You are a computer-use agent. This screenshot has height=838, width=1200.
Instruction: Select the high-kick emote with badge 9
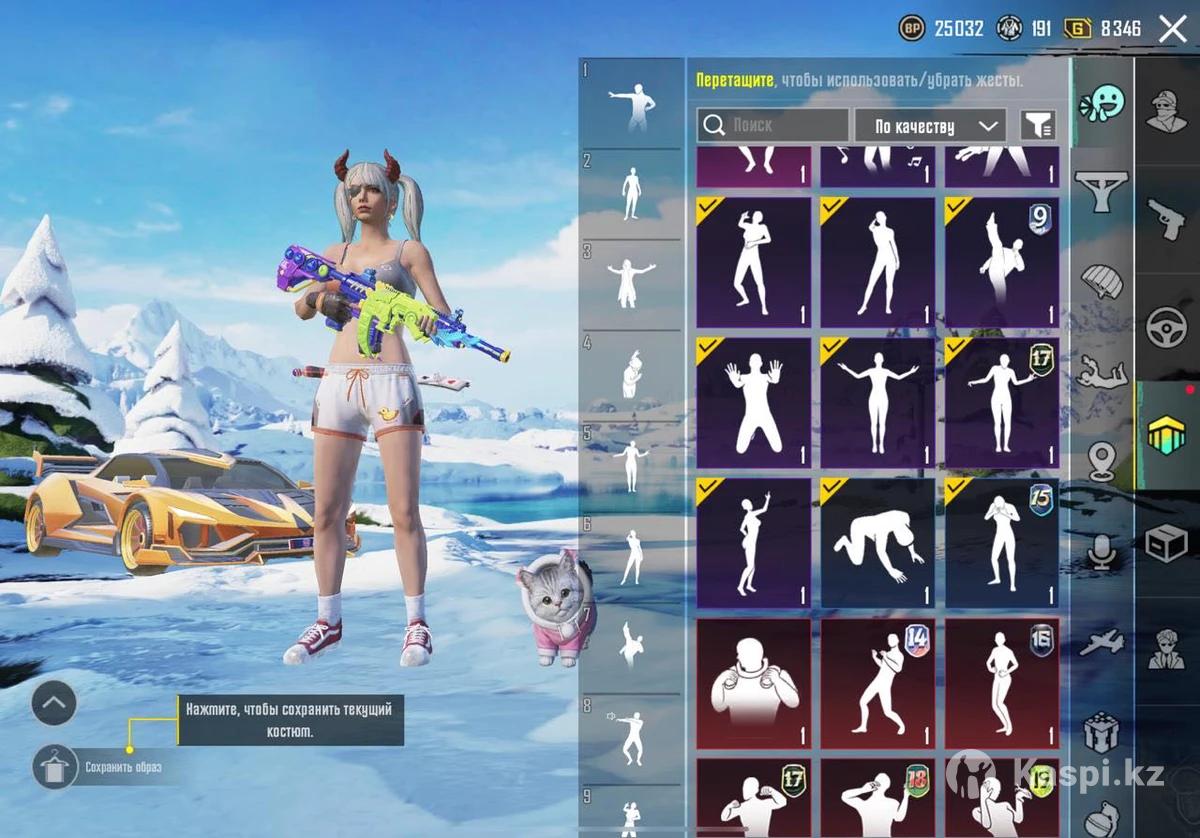pyautogui.click(x=1001, y=263)
